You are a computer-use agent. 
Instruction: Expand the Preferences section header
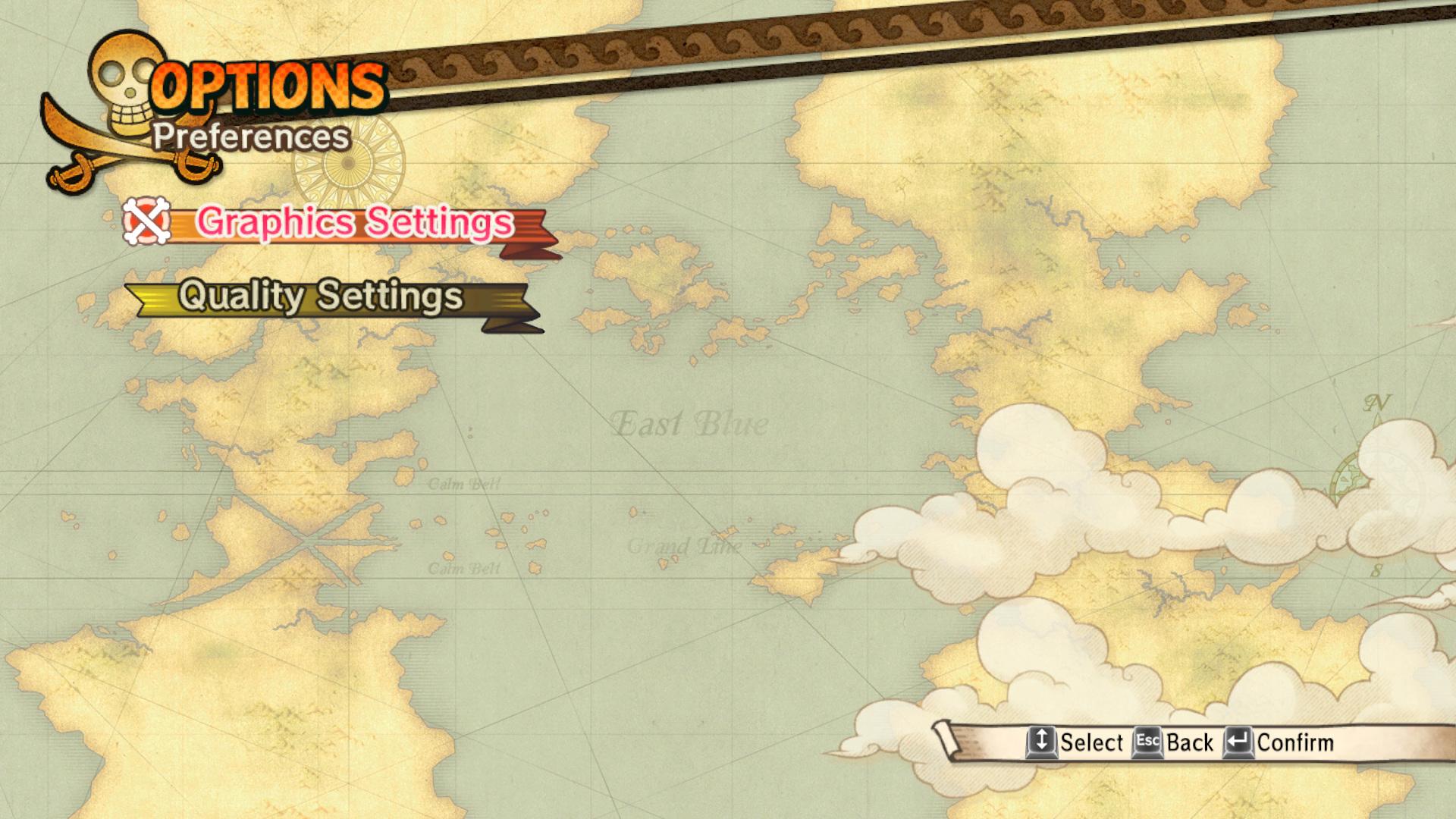point(252,138)
